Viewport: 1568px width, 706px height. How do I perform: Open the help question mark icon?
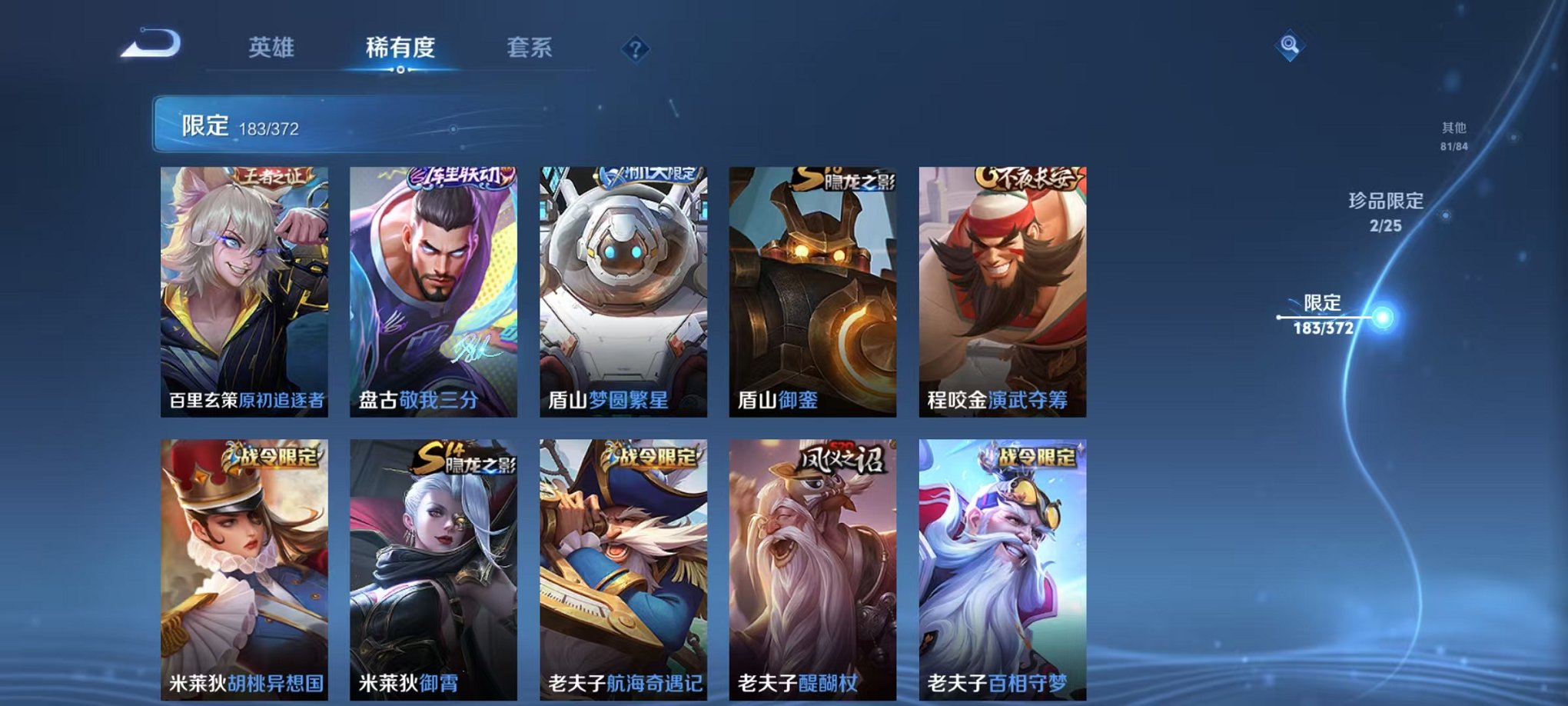pos(634,50)
